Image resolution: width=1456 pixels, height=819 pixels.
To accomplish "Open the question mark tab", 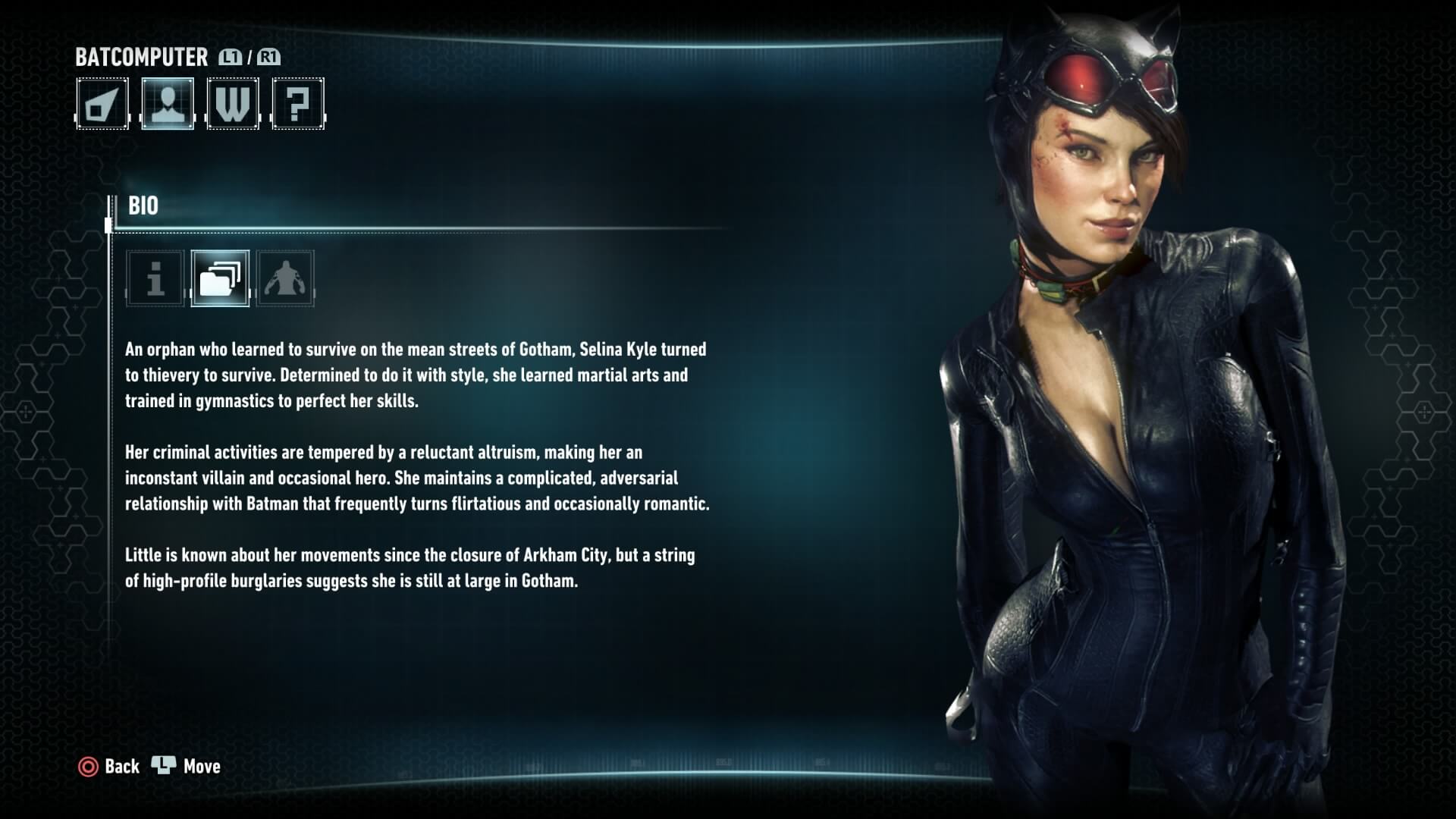I will click(298, 104).
